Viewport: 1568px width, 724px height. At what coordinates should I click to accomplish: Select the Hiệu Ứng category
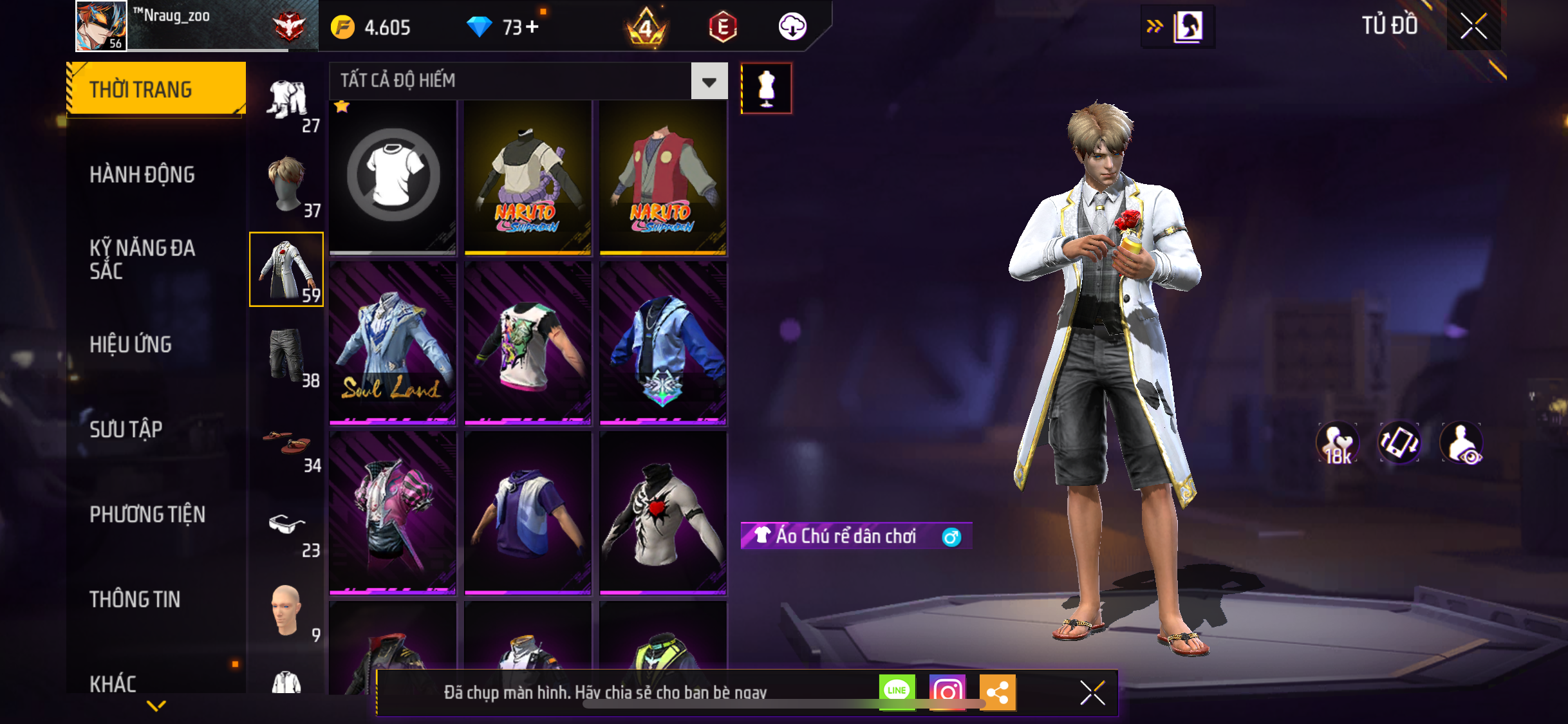[x=131, y=344]
